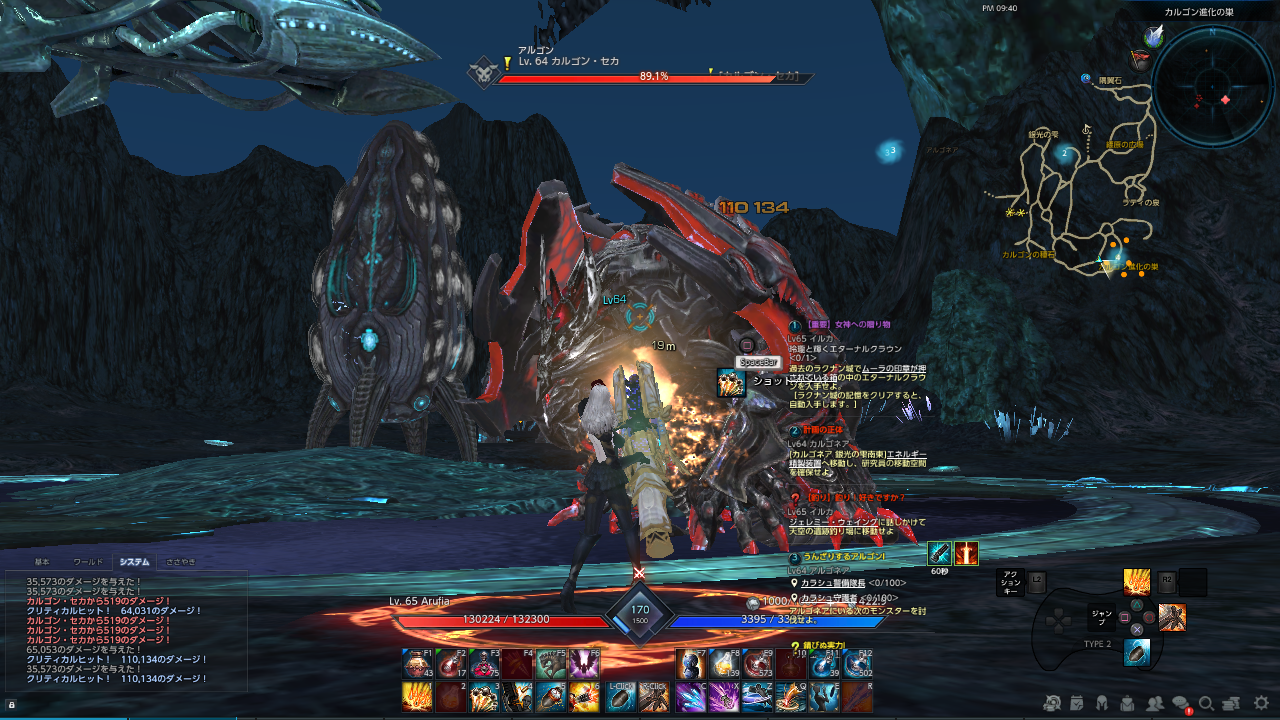Select the L-Click weapon skill icon
The image size is (1280, 720).
(x=620, y=696)
